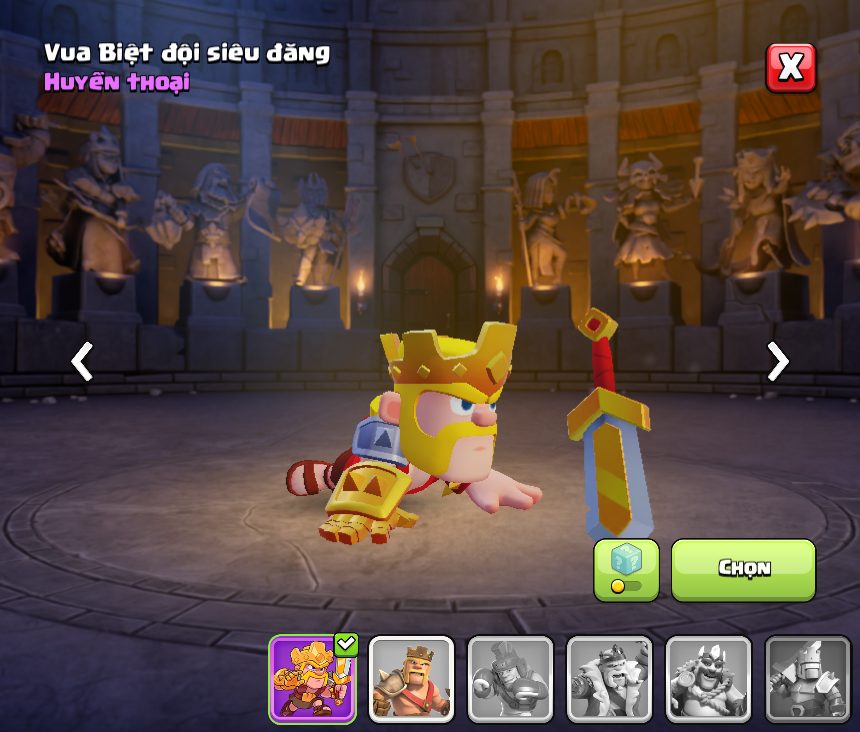The image size is (860, 732).
Task: Select the golden king skin with checkmark
Action: (x=312, y=678)
